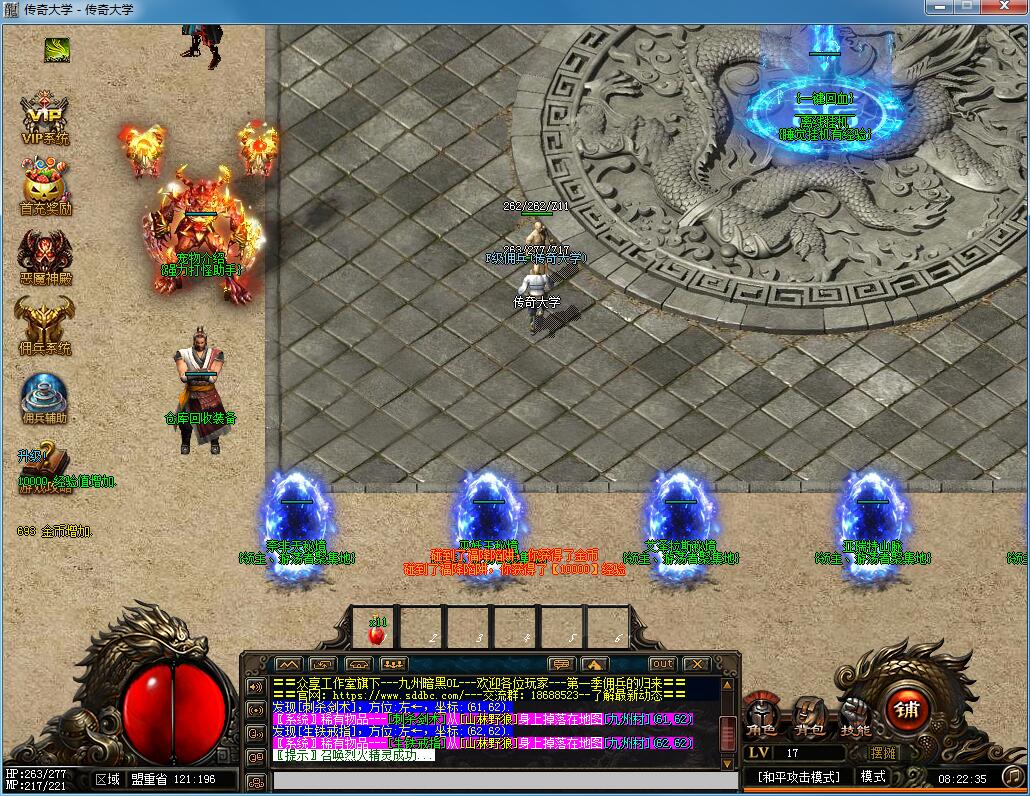Activate the 佣兵辅助 icon
This screenshot has height=796, width=1030.
pos(44,394)
